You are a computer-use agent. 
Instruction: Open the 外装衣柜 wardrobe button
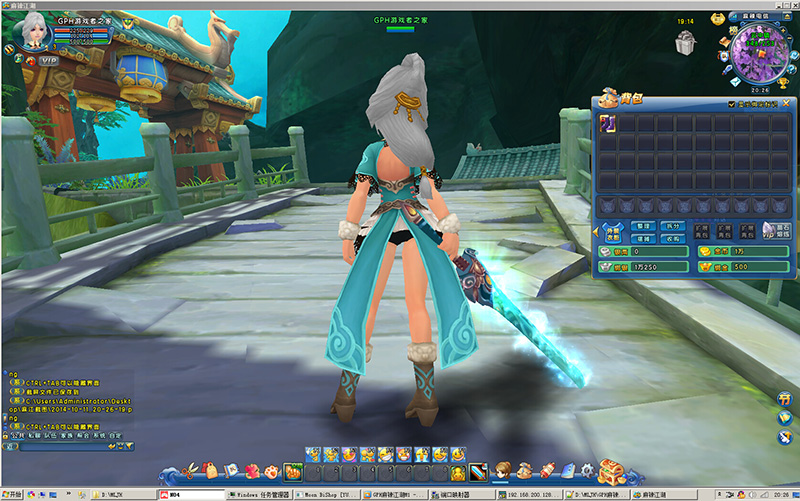612,233
